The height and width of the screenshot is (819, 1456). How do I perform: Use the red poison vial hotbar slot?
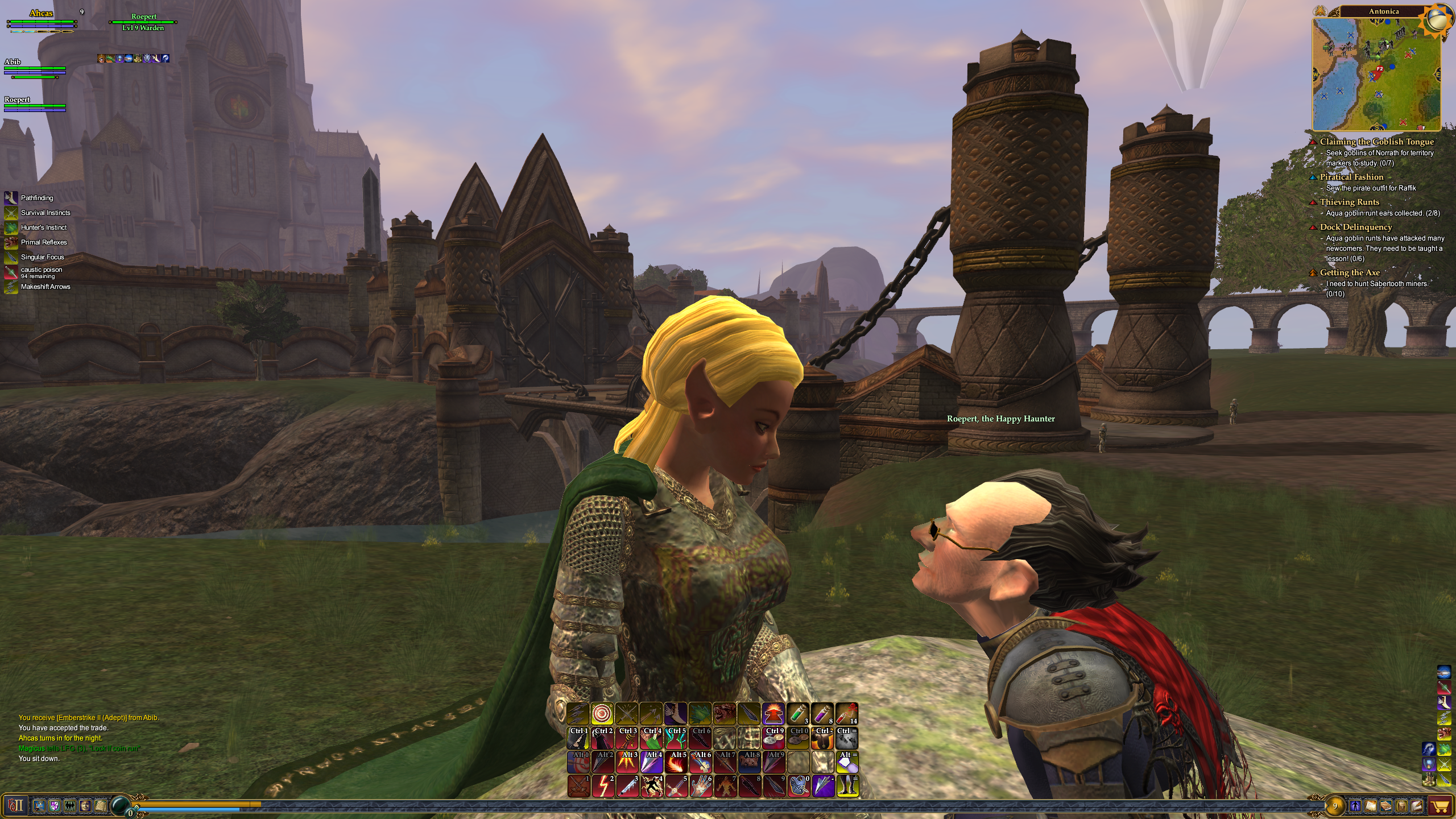point(847,714)
